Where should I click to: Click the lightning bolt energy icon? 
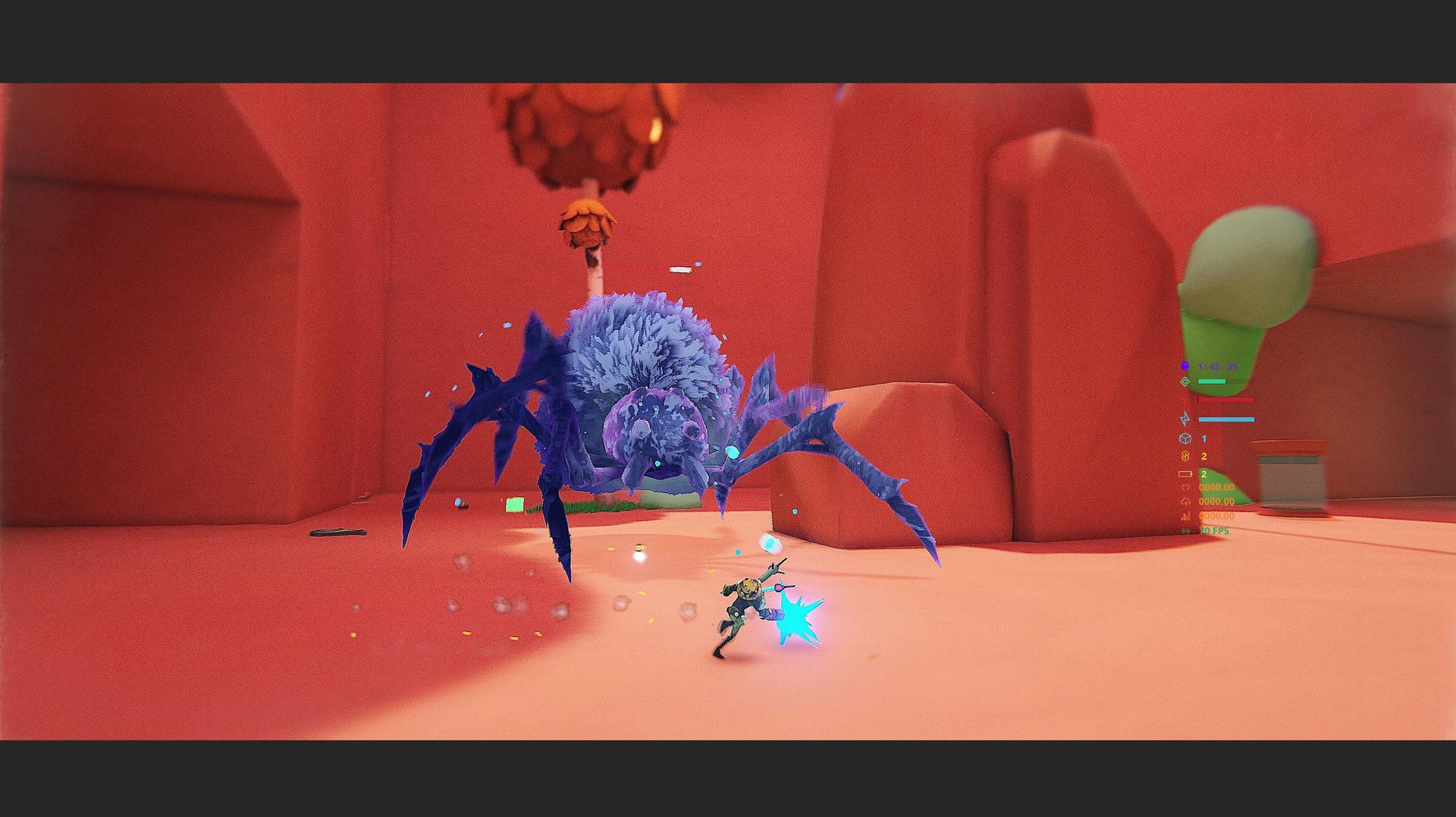click(x=1185, y=419)
